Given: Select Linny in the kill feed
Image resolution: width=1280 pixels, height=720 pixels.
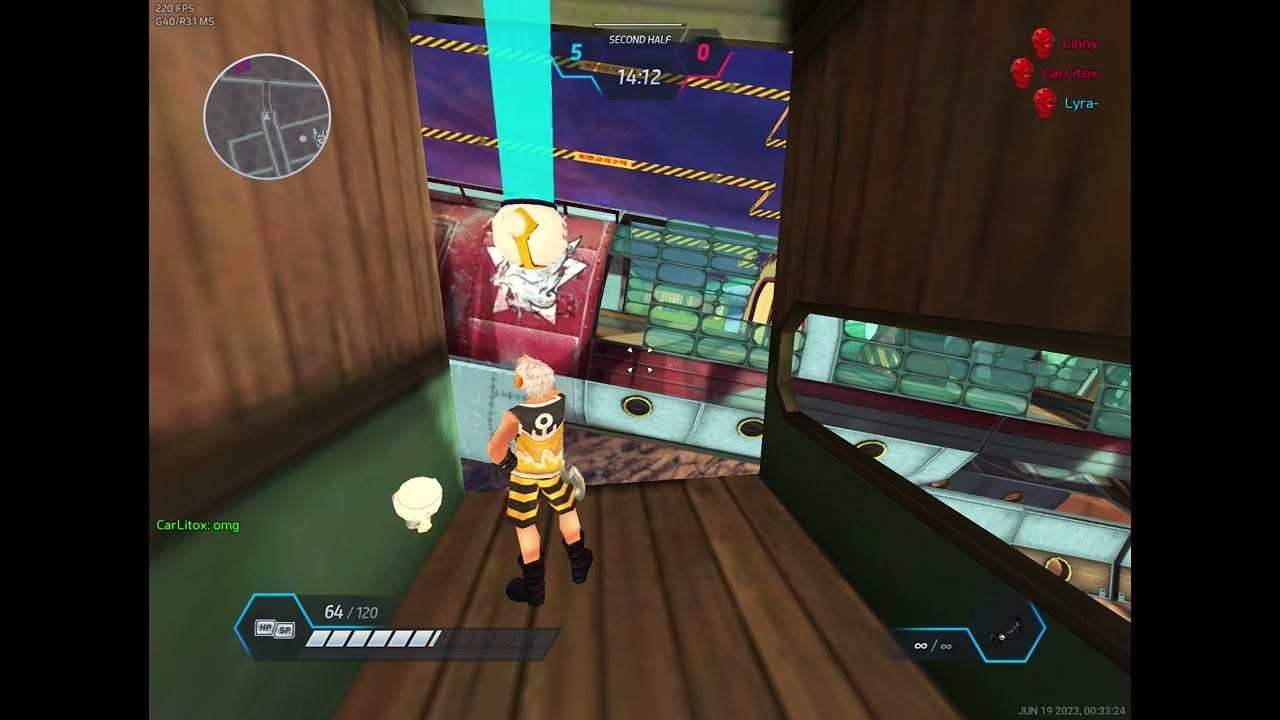Looking at the screenshot, I should coord(1079,43).
